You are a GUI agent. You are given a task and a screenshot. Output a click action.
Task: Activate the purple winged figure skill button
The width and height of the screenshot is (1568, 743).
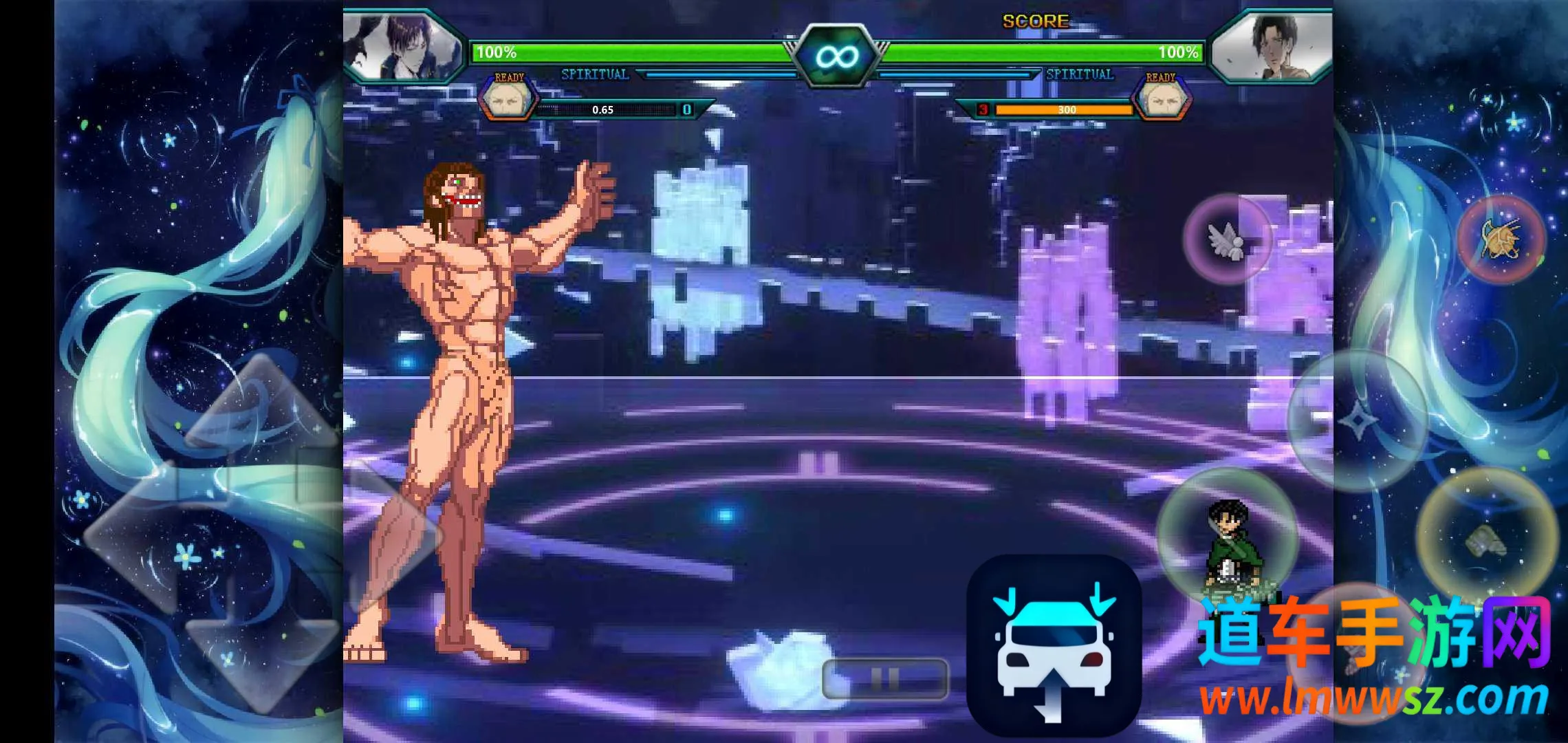click(1228, 239)
